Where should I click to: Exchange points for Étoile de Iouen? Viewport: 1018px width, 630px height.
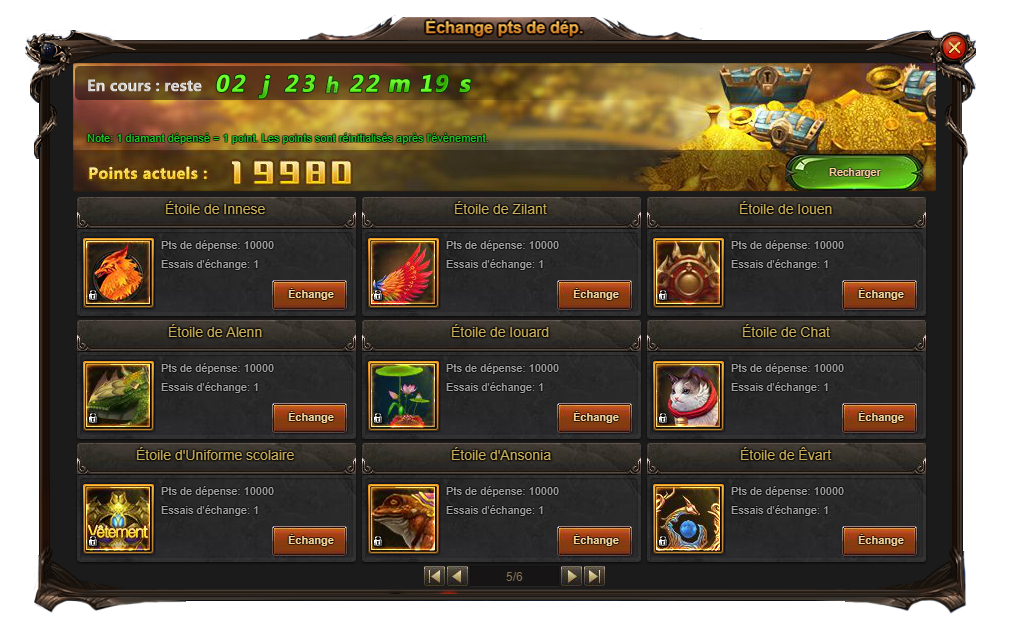880,295
